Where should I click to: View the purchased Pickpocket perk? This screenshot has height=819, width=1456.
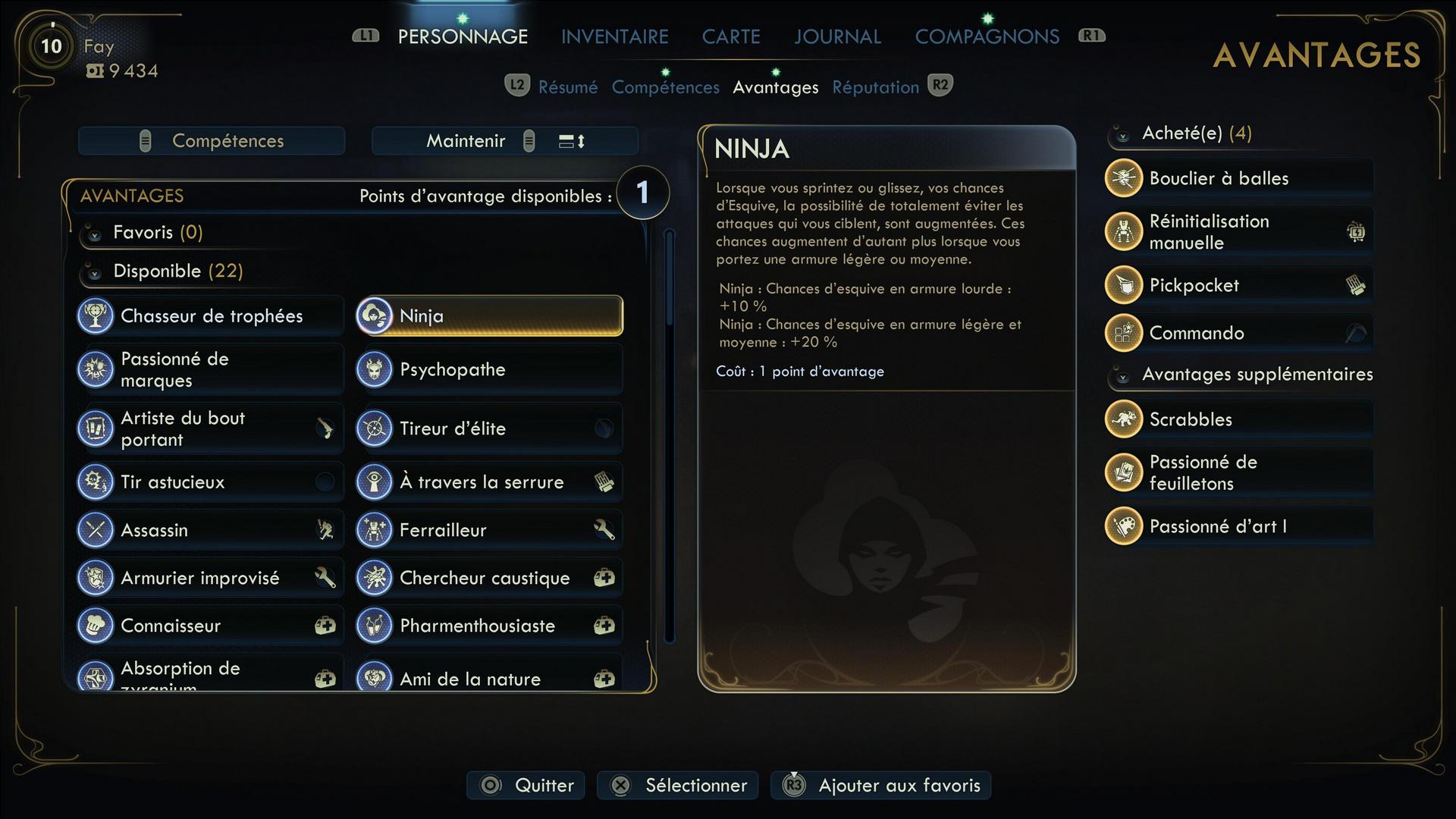[1238, 286]
